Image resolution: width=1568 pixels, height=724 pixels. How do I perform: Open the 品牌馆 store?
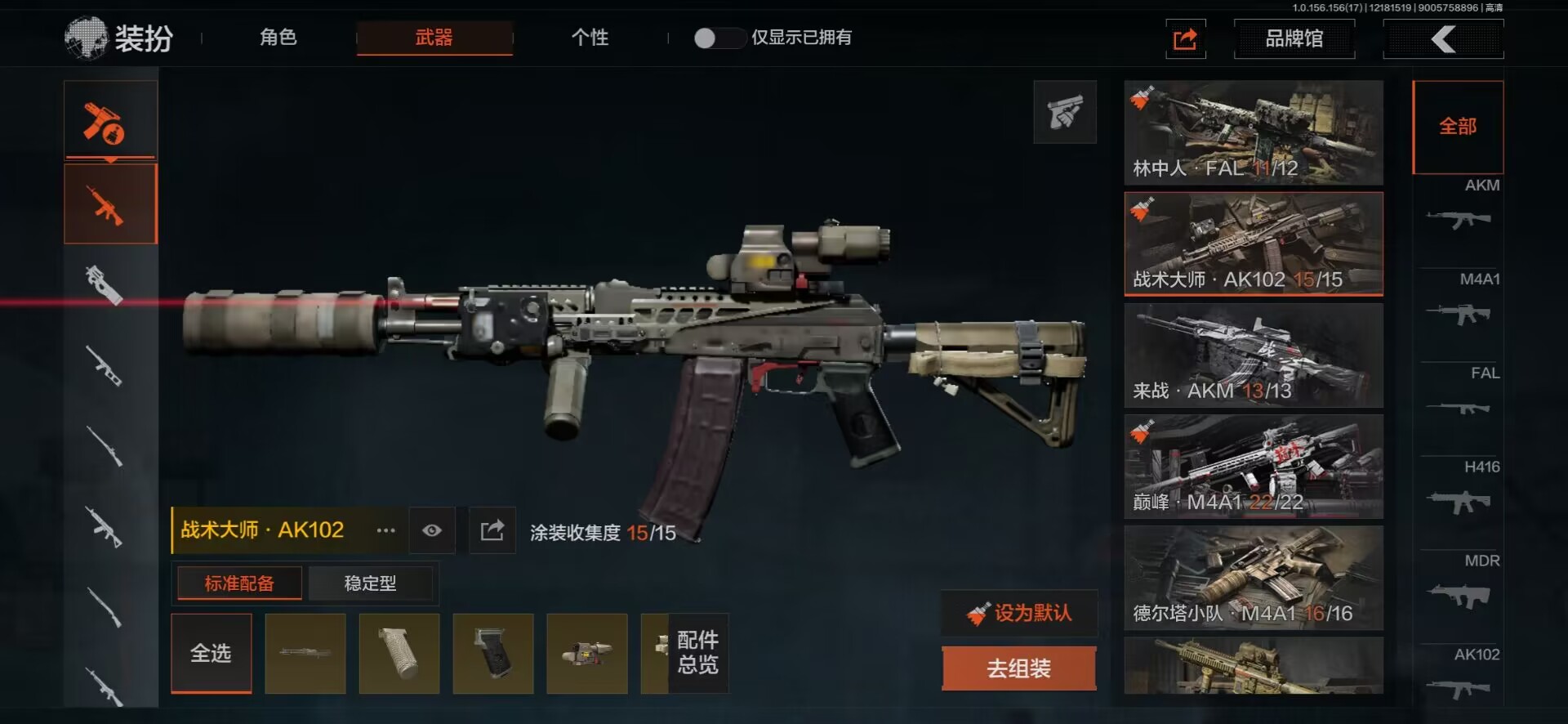pyautogui.click(x=1294, y=38)
